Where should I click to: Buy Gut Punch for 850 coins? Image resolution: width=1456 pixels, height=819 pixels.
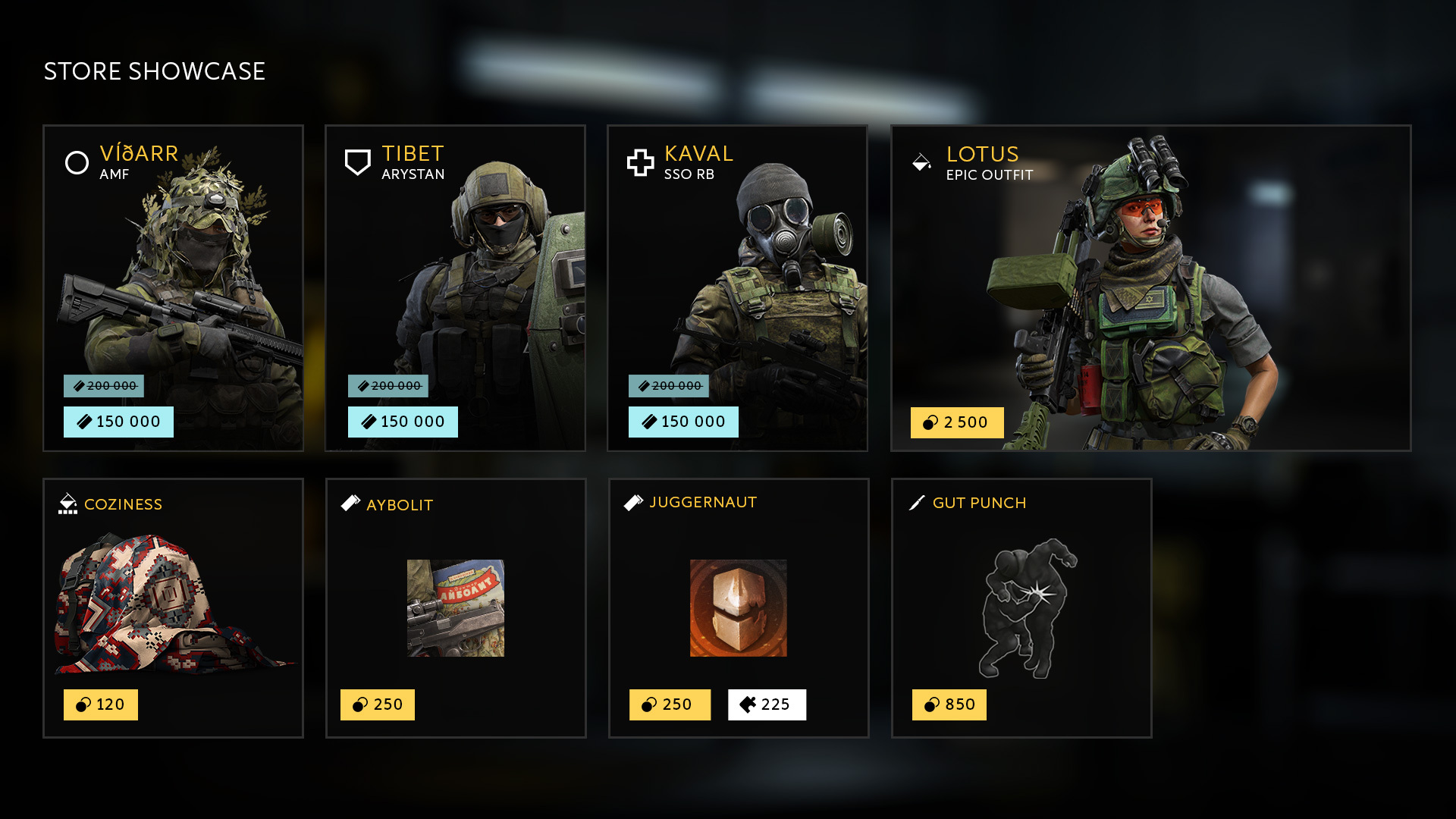949,704
